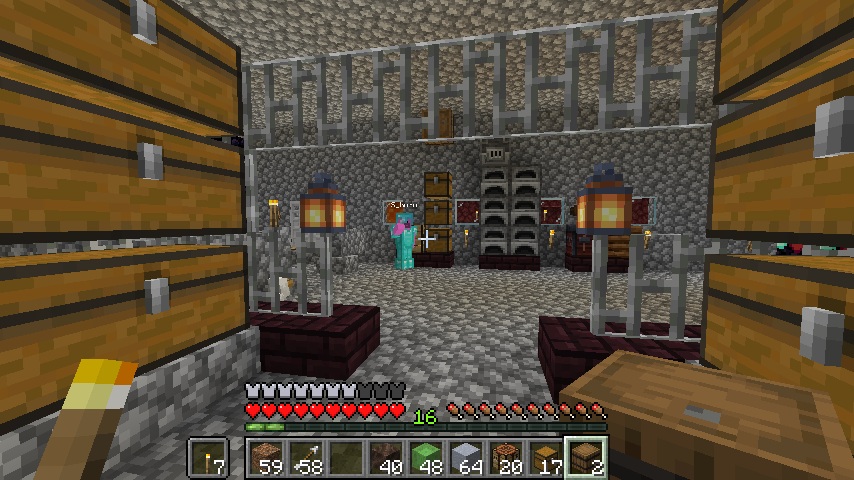Select the offhand torch slot
This screenshot has height=480, width=854.
(x=209, y=459)
